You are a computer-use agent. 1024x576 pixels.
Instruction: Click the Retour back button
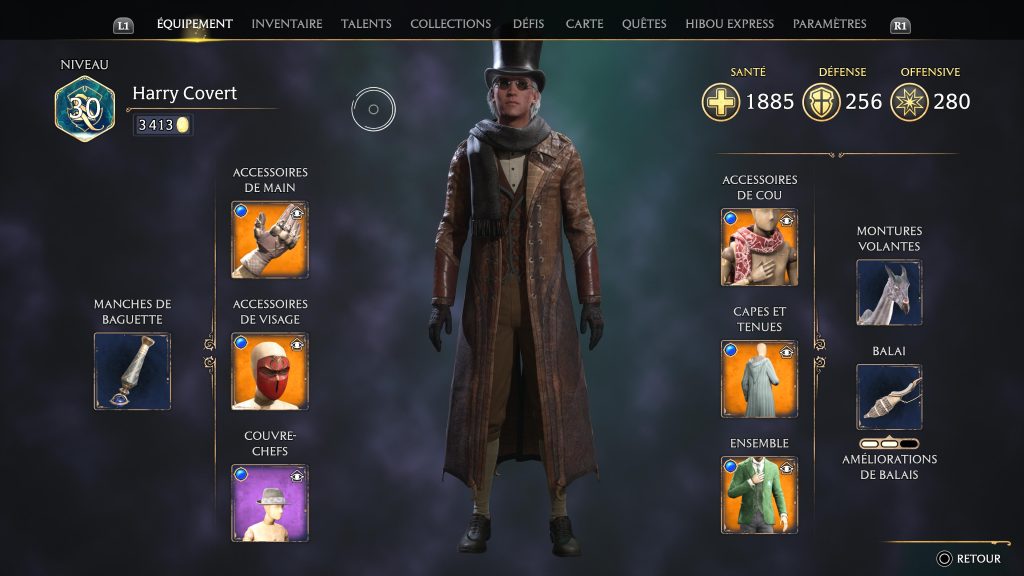tap(968, 559)
